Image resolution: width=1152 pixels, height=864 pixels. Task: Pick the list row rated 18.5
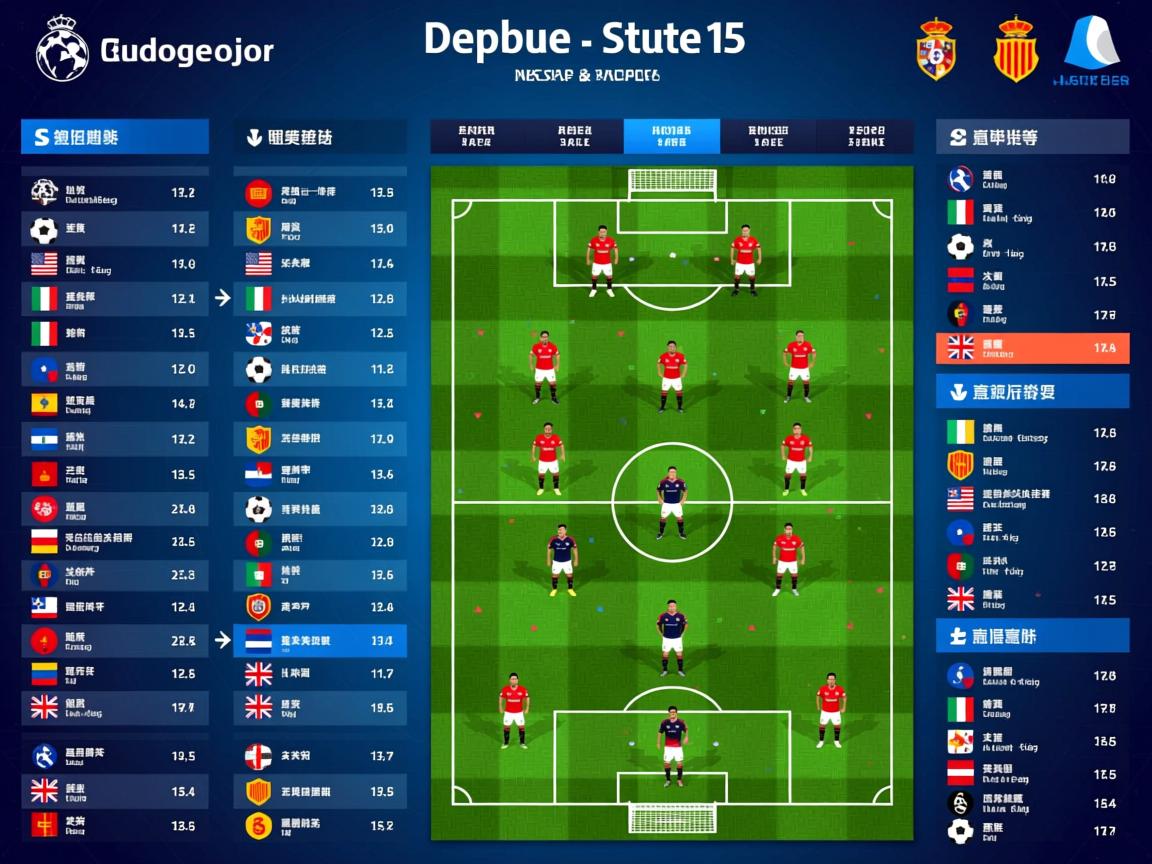(1032, 742)
